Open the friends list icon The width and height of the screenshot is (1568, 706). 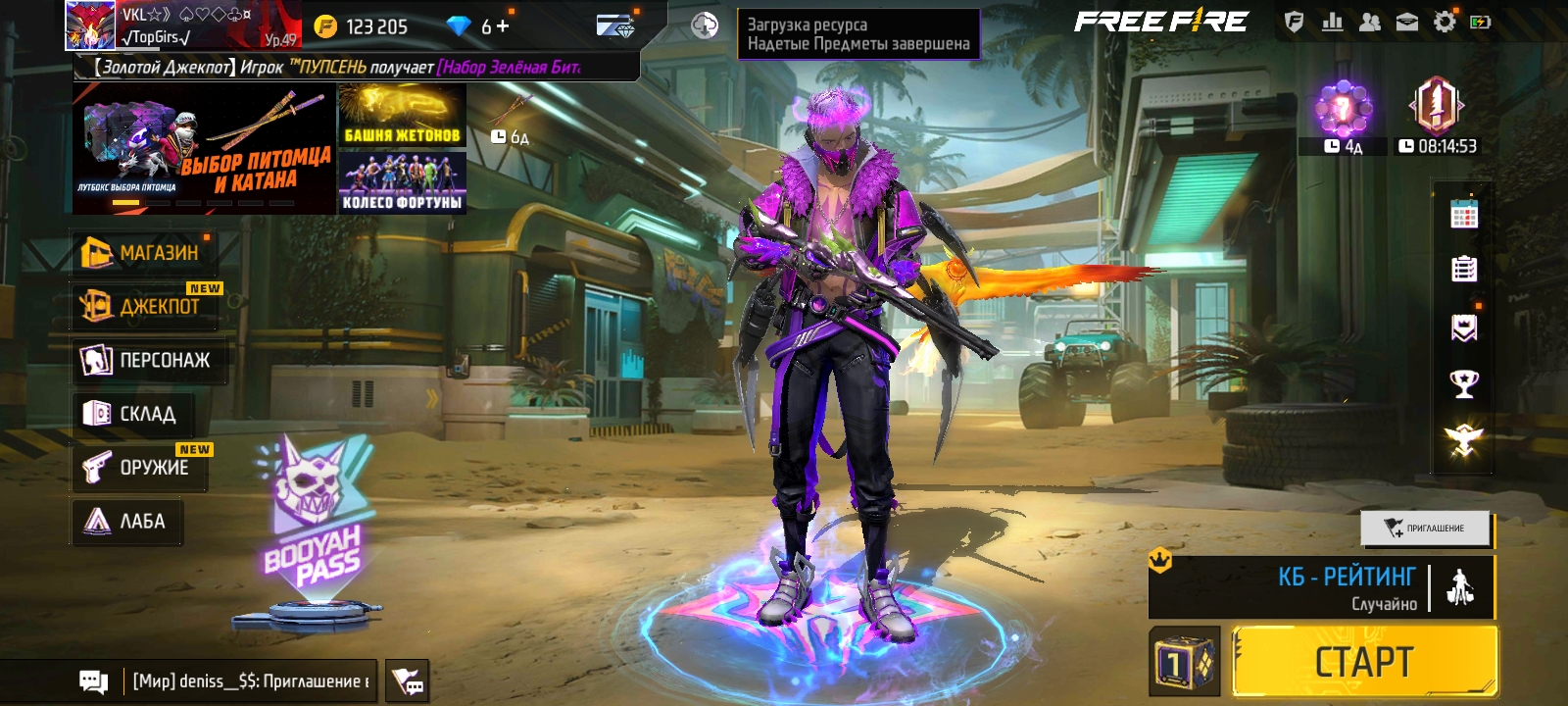point(1370,23)
